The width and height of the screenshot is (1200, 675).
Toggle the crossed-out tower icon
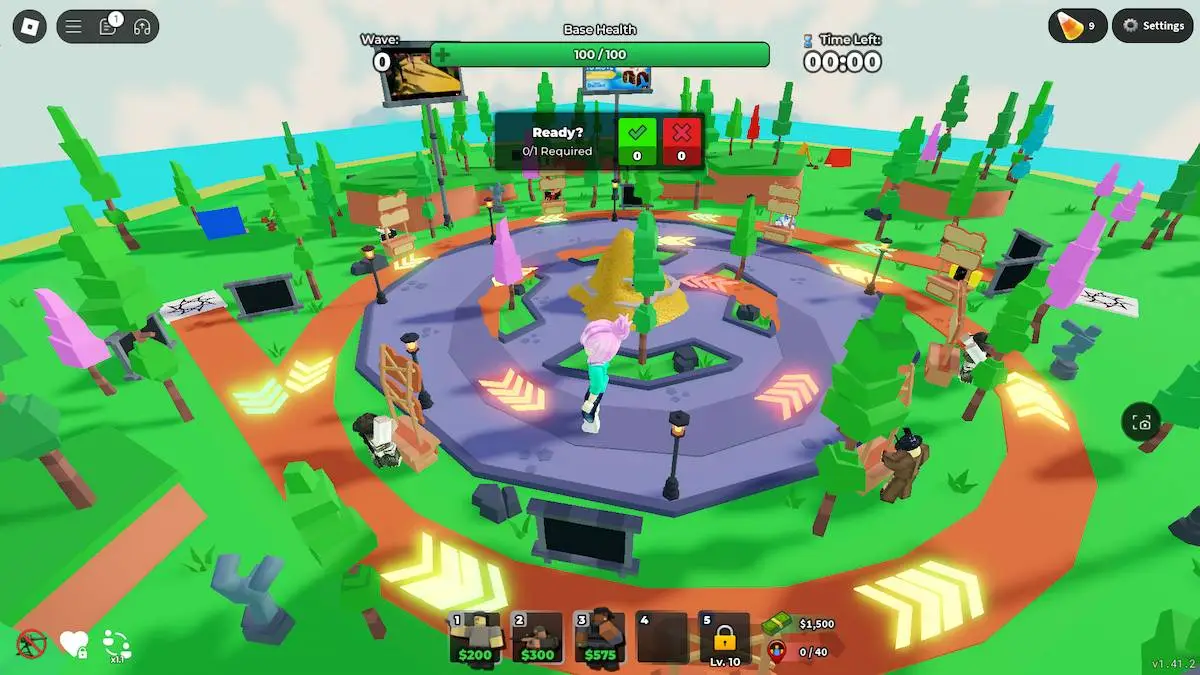click(32, 643)
